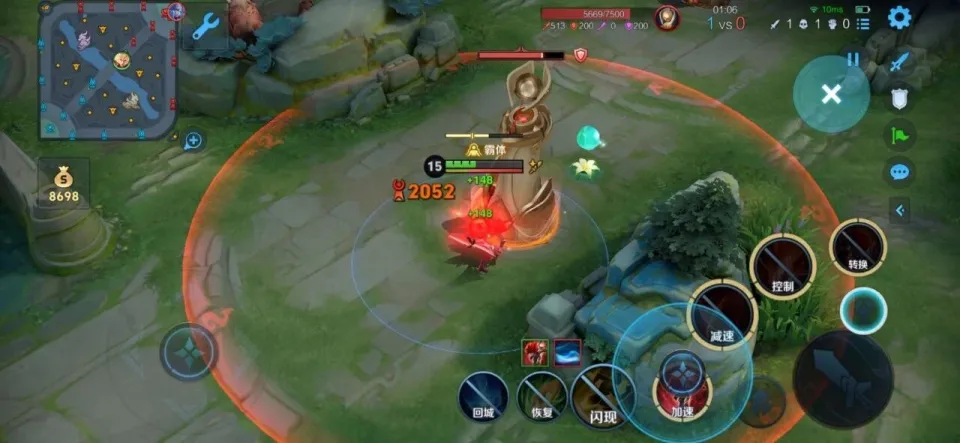
Task: Tap the skill cancel X button
Action: click(x=830, y=94)
